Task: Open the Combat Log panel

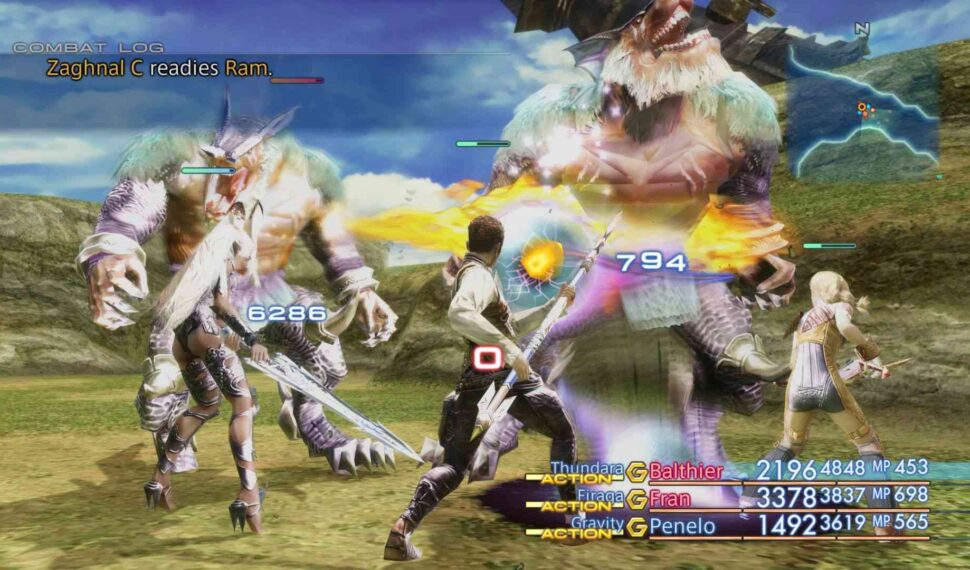Action: (89, 47)
